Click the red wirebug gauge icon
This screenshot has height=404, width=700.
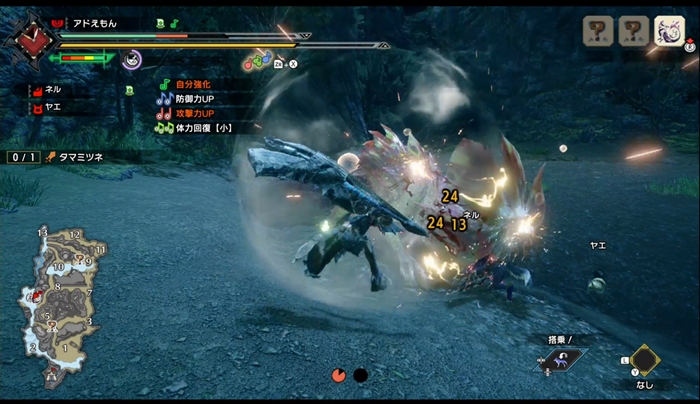click(339, 375)
